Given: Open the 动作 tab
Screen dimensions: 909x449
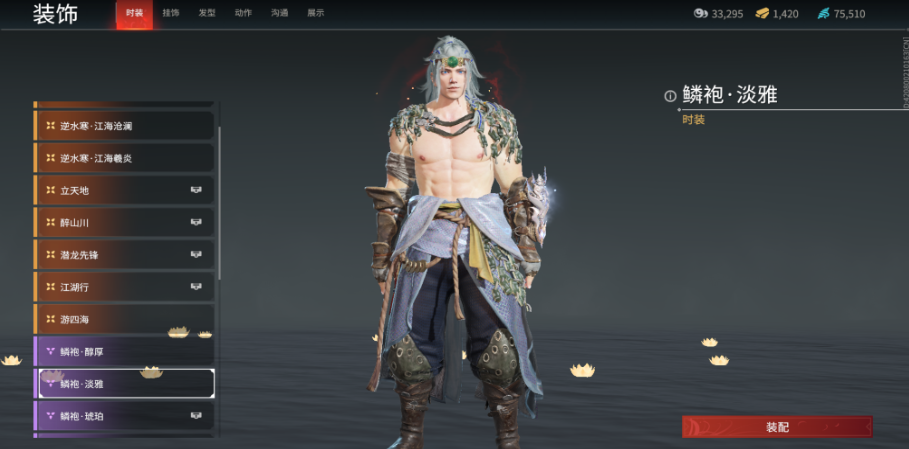Looking at the screenshot, I should 243,13.
